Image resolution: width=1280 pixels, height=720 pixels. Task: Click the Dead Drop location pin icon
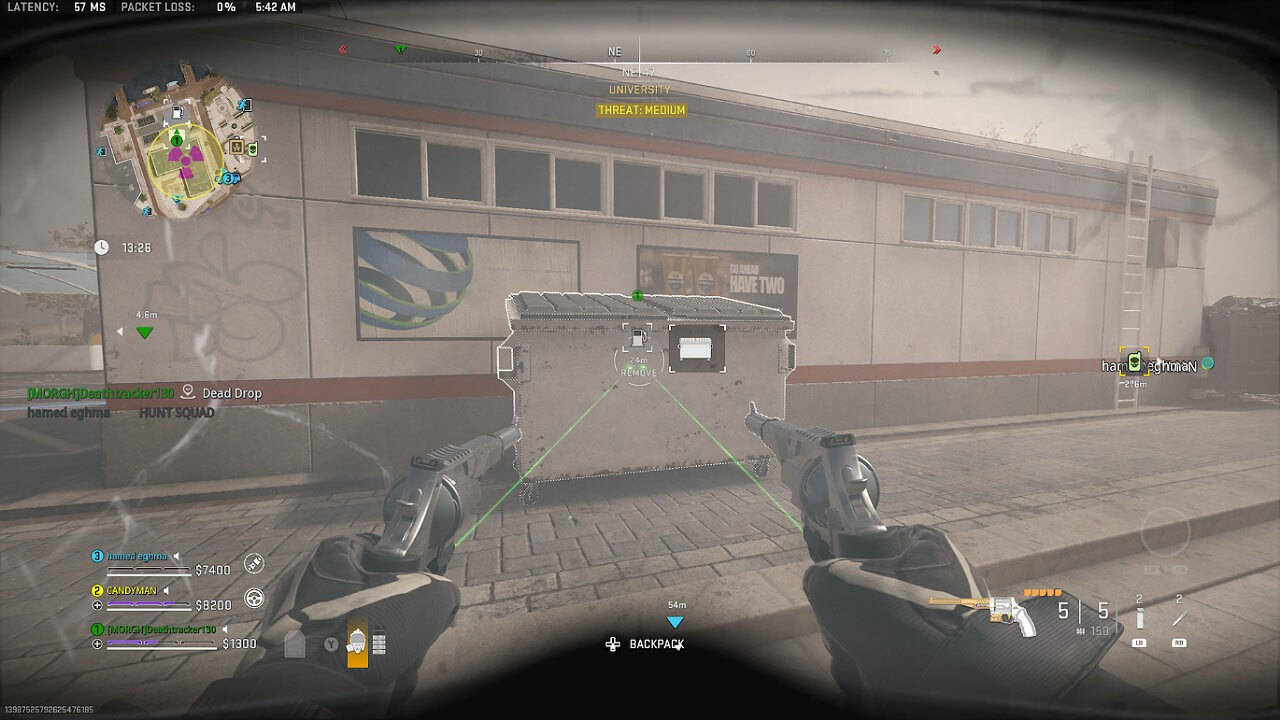[x=187, y=392]
